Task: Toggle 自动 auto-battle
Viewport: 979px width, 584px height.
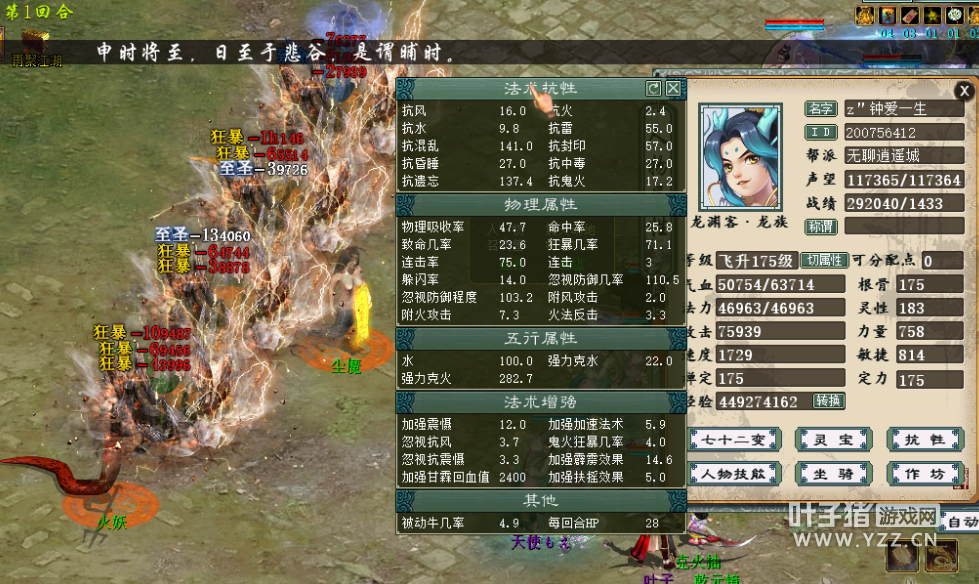Action: (x=962, y=522)
